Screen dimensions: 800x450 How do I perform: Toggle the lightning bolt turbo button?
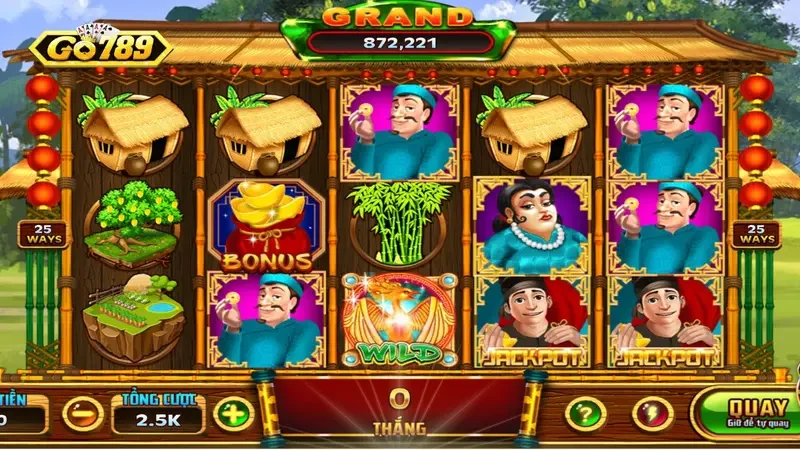tap(652, 413)
